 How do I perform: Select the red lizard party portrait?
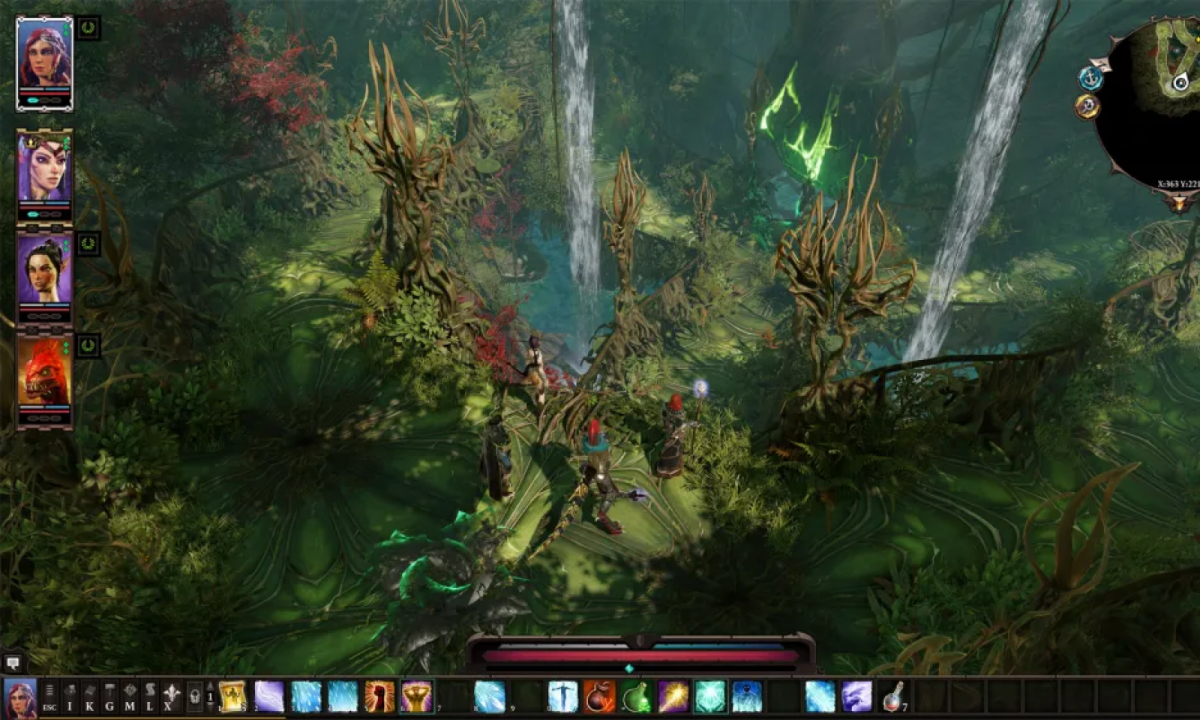(44, 374)
